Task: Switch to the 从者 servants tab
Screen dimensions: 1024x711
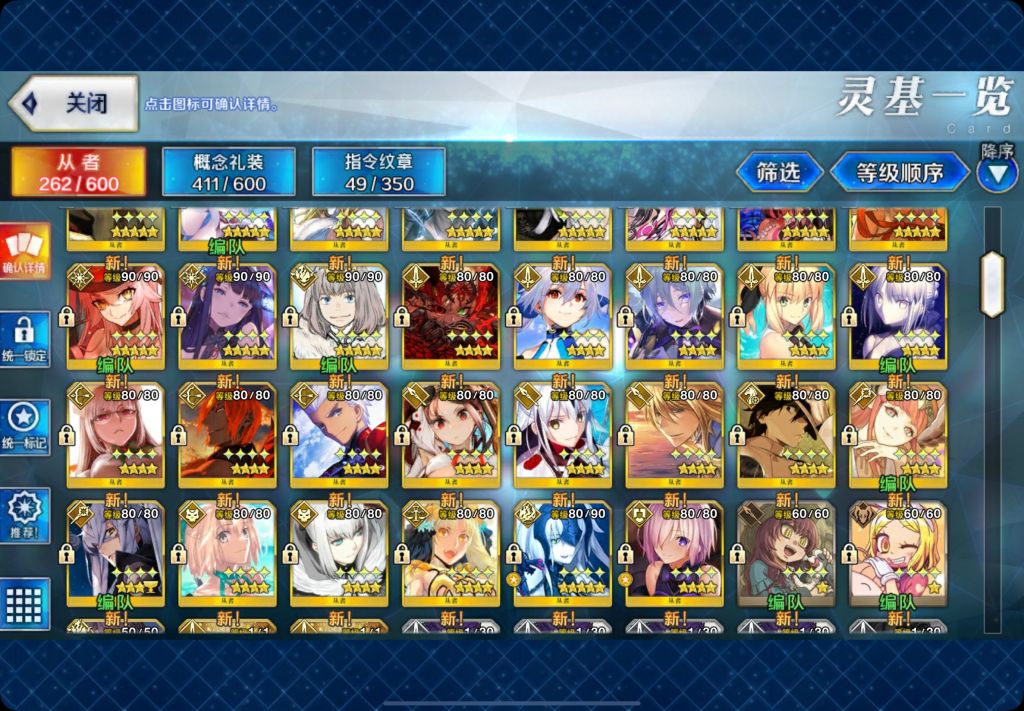Action: (x=79, y=172)
